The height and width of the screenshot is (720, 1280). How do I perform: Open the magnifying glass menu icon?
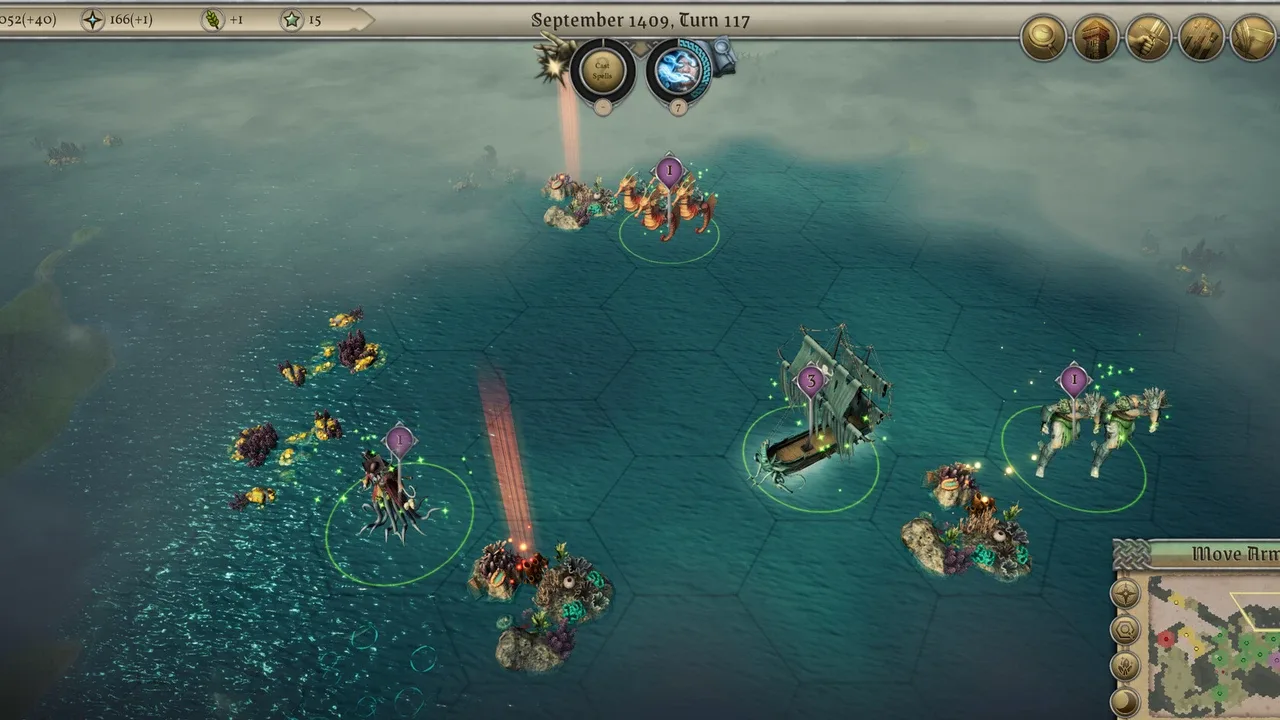(x=1043, y=38)
